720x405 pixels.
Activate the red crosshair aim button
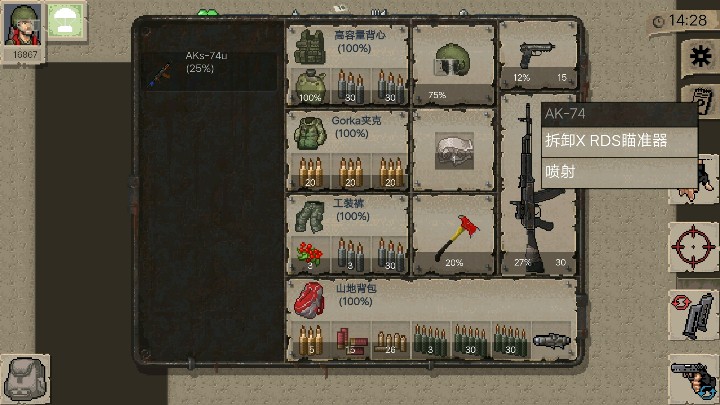[692, 246]
